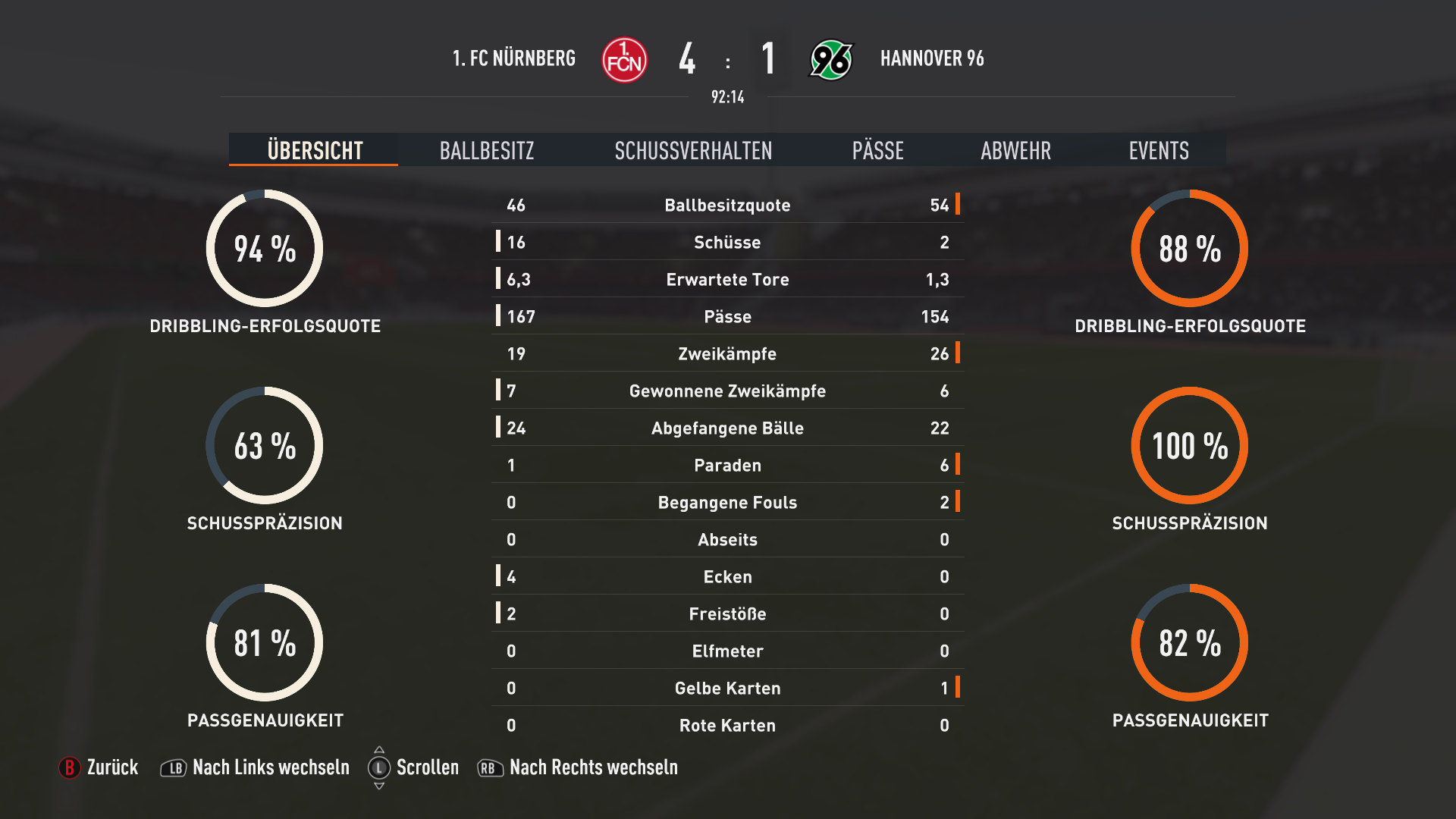Show the Pässe statistics tab
The width and height of the screenshot is (1456, 819).
877,150
